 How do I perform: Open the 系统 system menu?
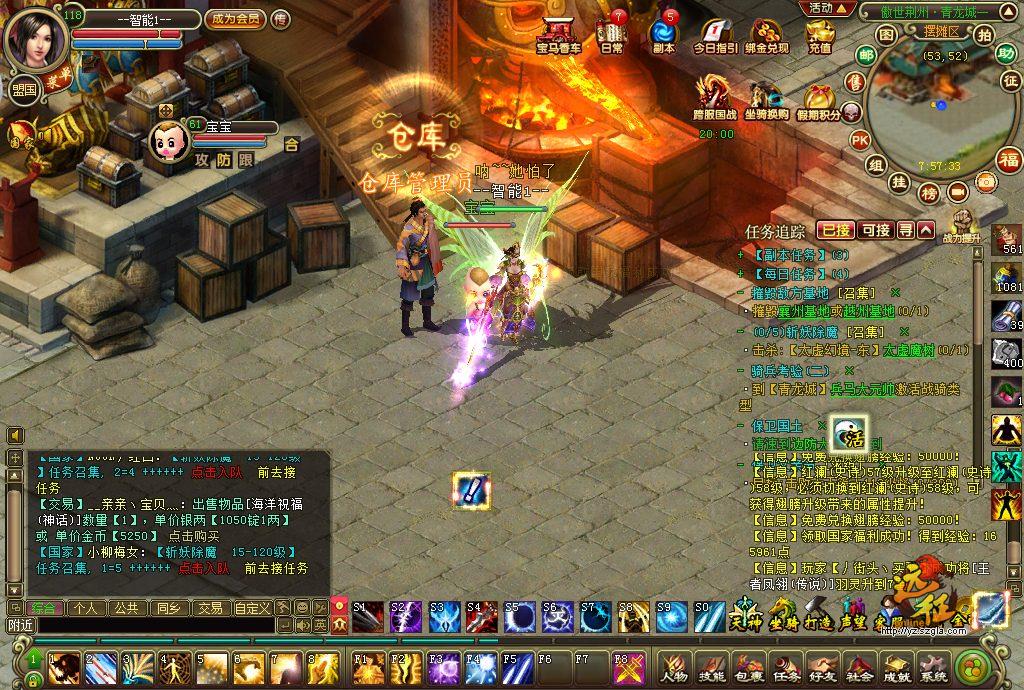coord(933,665)
